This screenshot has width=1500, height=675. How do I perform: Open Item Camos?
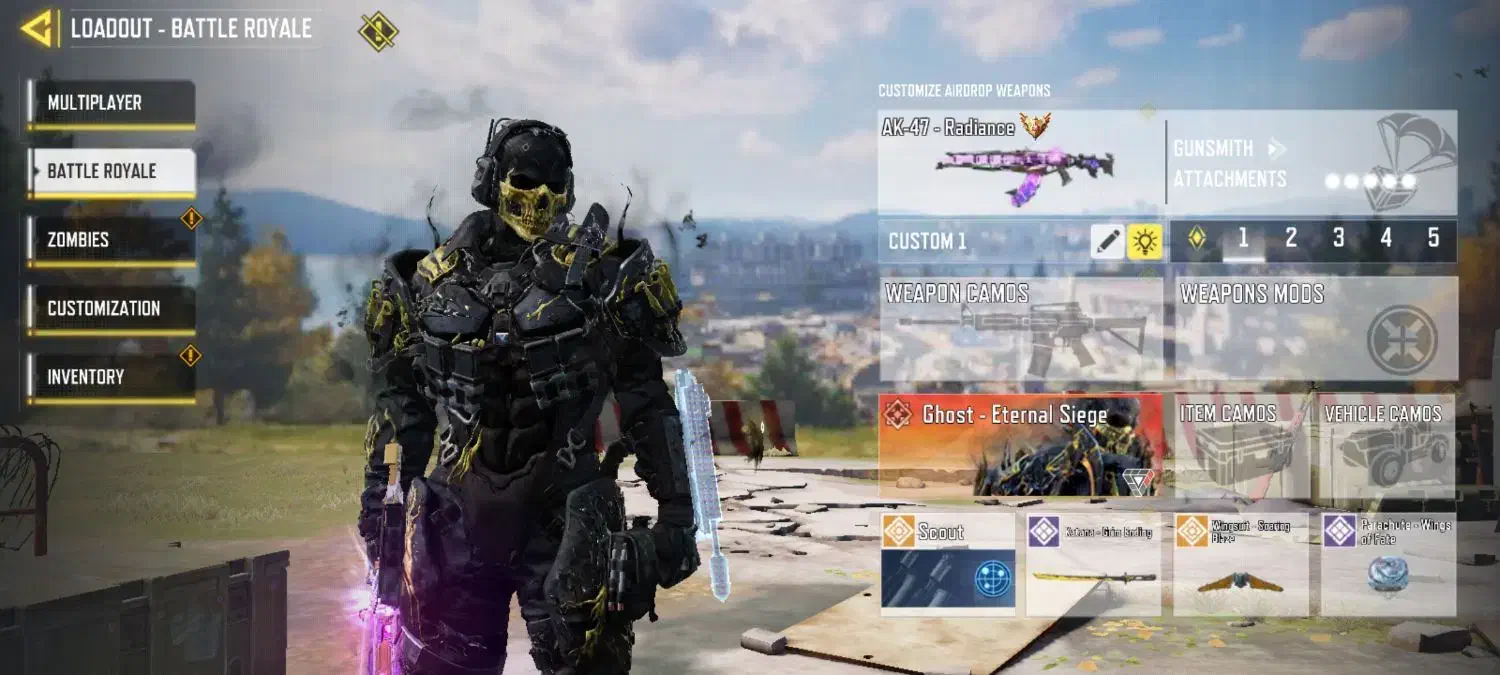[1241, 445]
